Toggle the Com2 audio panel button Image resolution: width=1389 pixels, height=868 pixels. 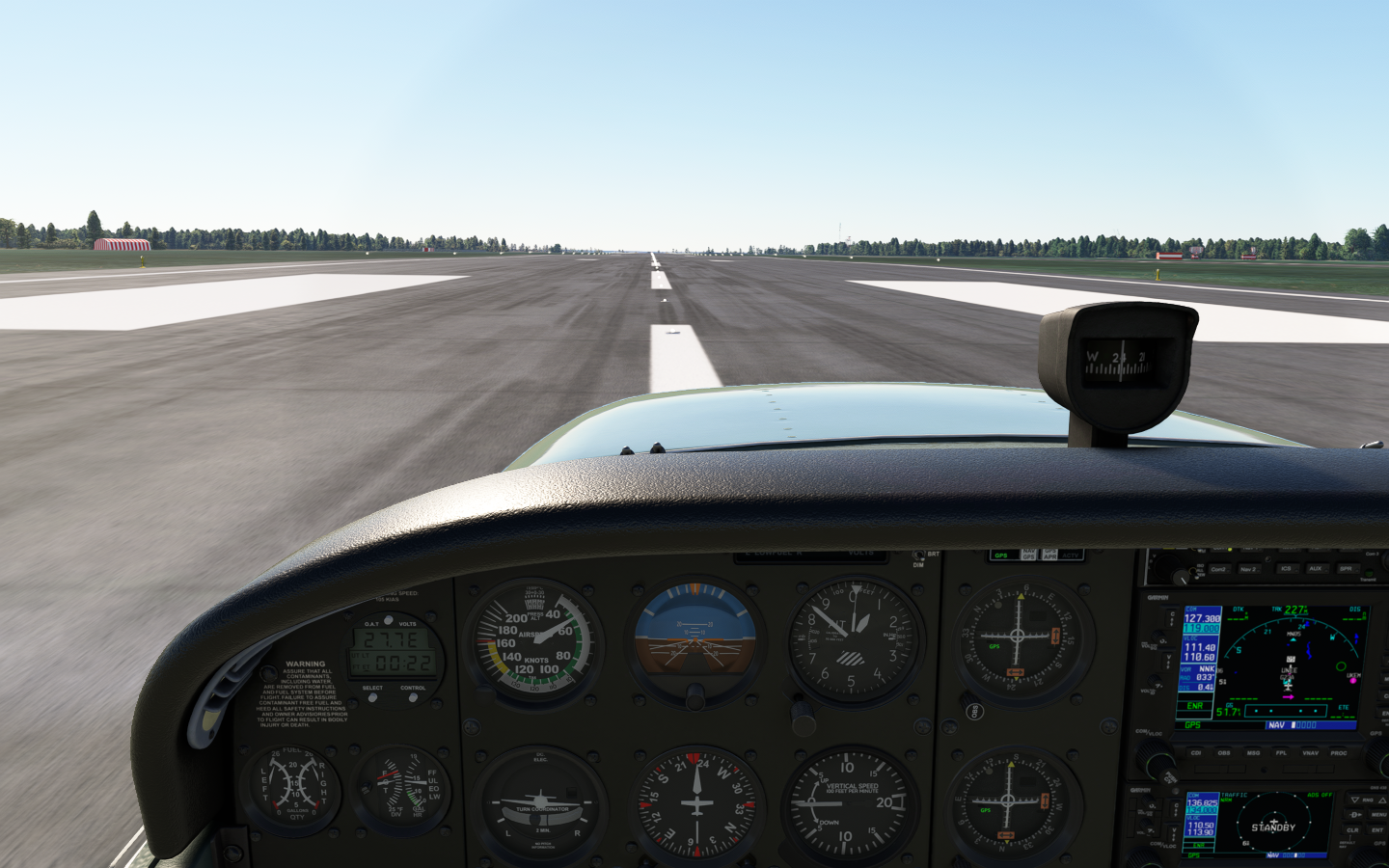point(1218,569)
